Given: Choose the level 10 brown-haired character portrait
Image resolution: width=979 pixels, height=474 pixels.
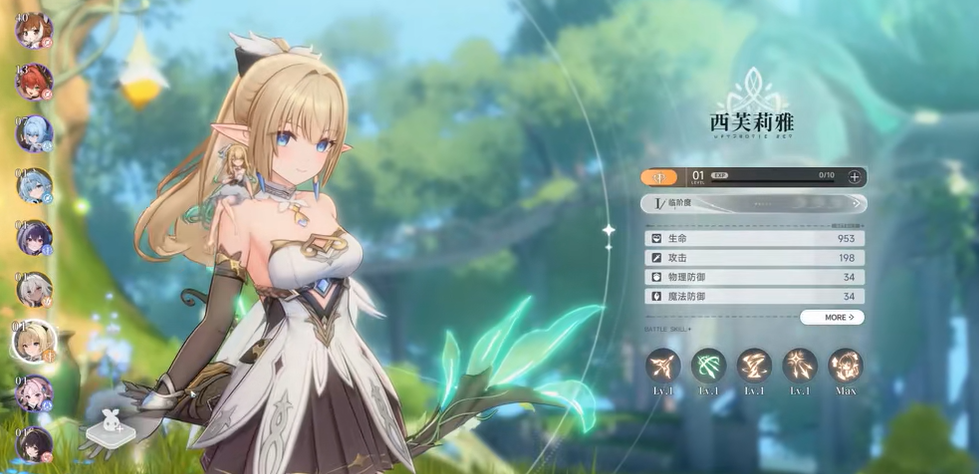Looking at the screenshot, I should tap(34, 30).
